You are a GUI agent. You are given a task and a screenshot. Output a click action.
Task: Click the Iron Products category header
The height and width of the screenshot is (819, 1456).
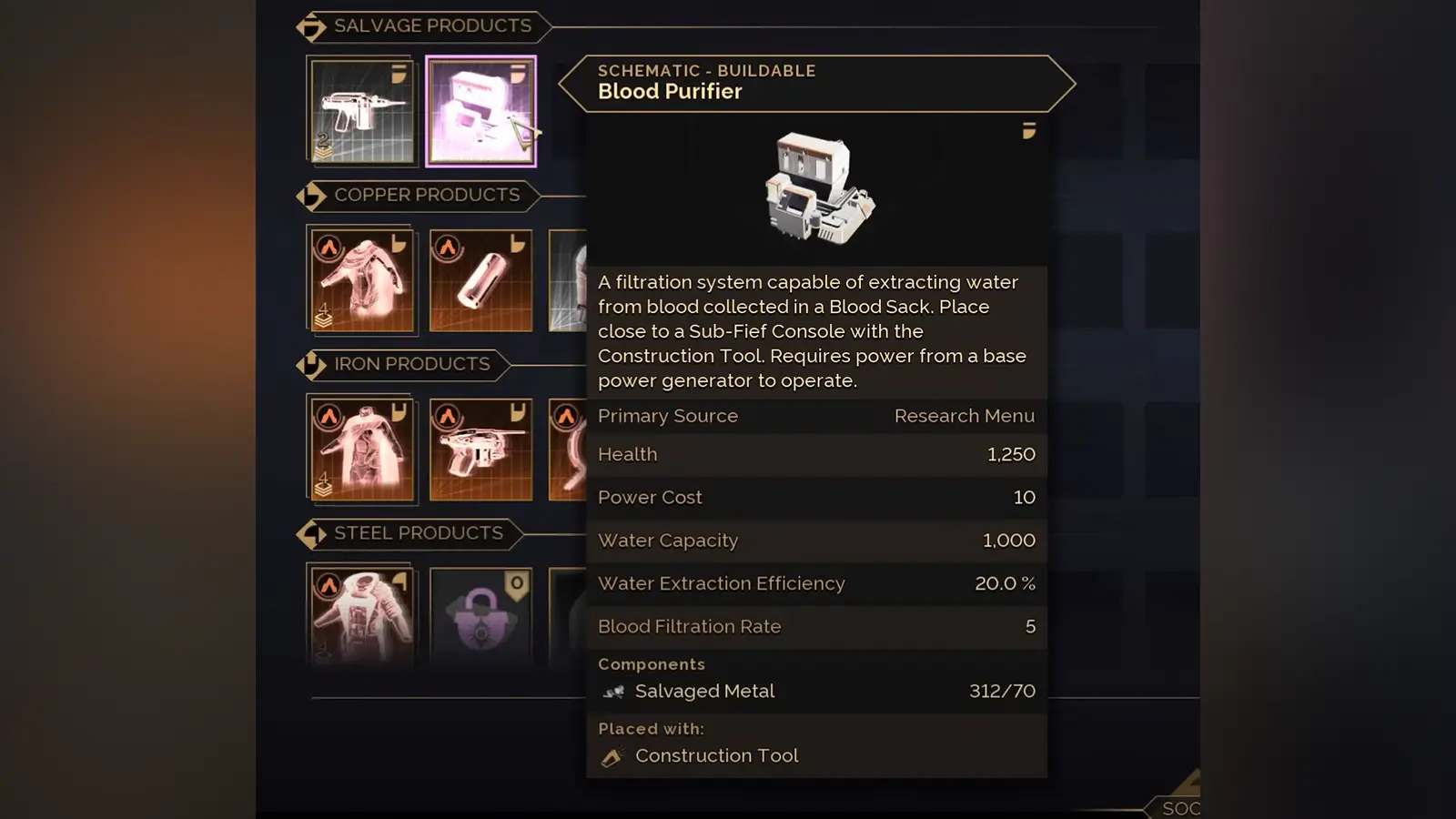point(411,364)
